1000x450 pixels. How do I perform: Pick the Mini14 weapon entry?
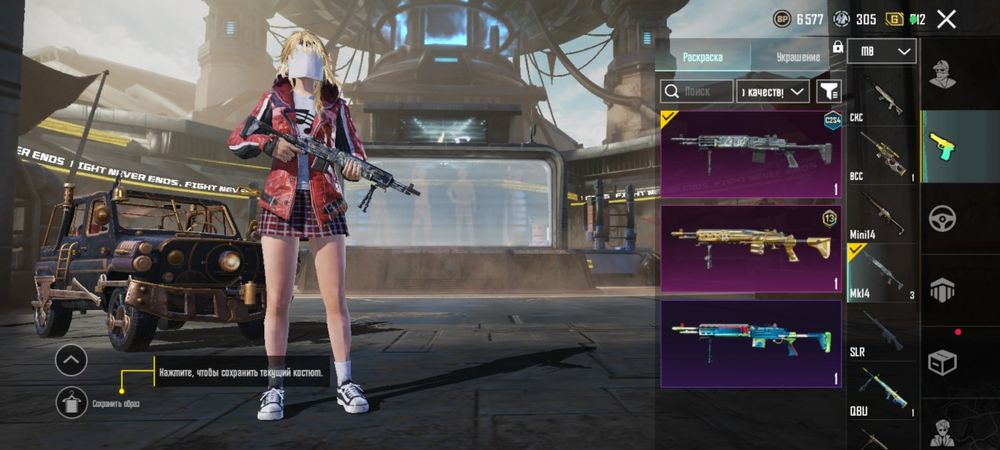(881, 214)
